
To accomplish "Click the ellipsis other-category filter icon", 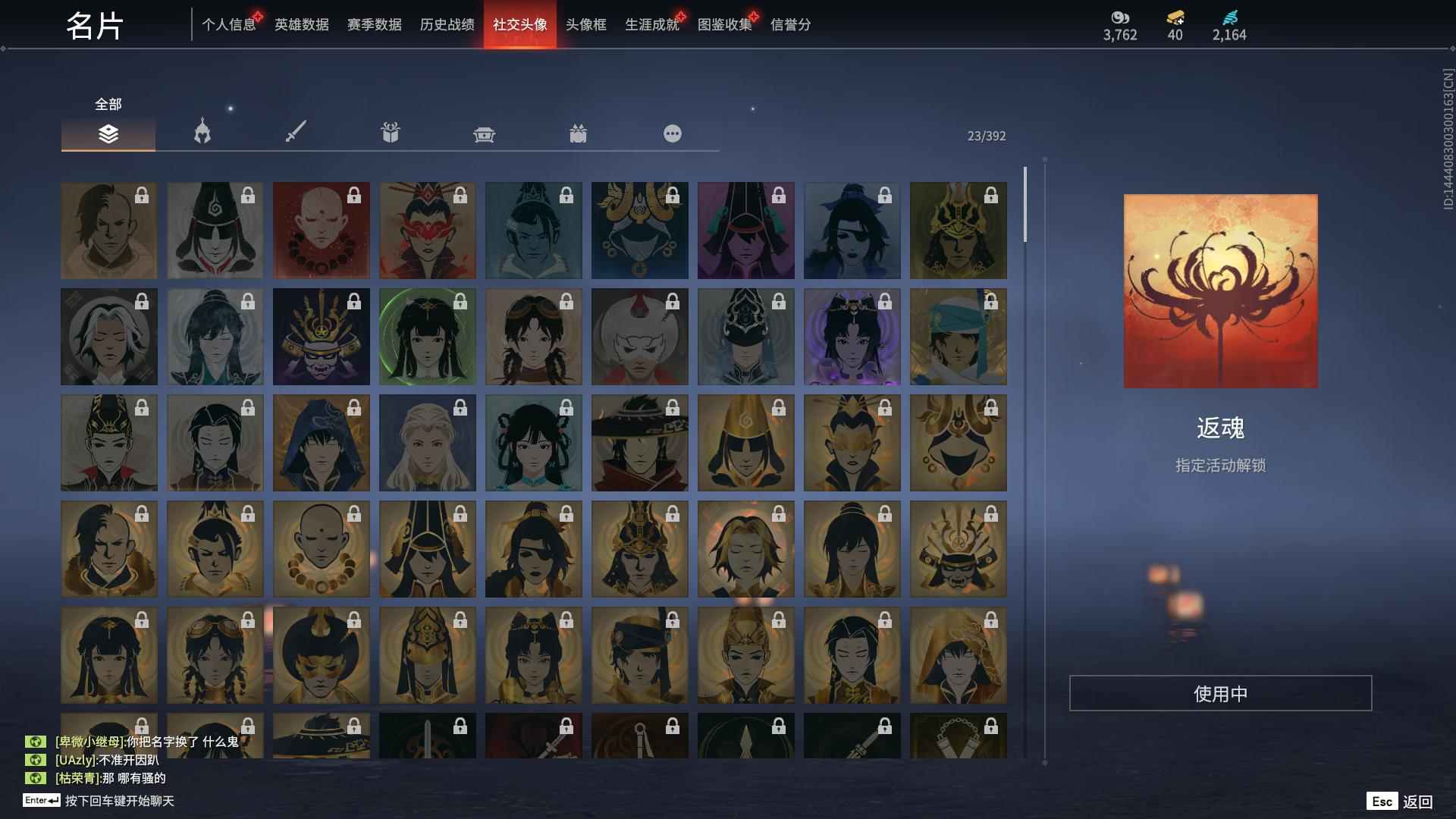I will [672, 132].
